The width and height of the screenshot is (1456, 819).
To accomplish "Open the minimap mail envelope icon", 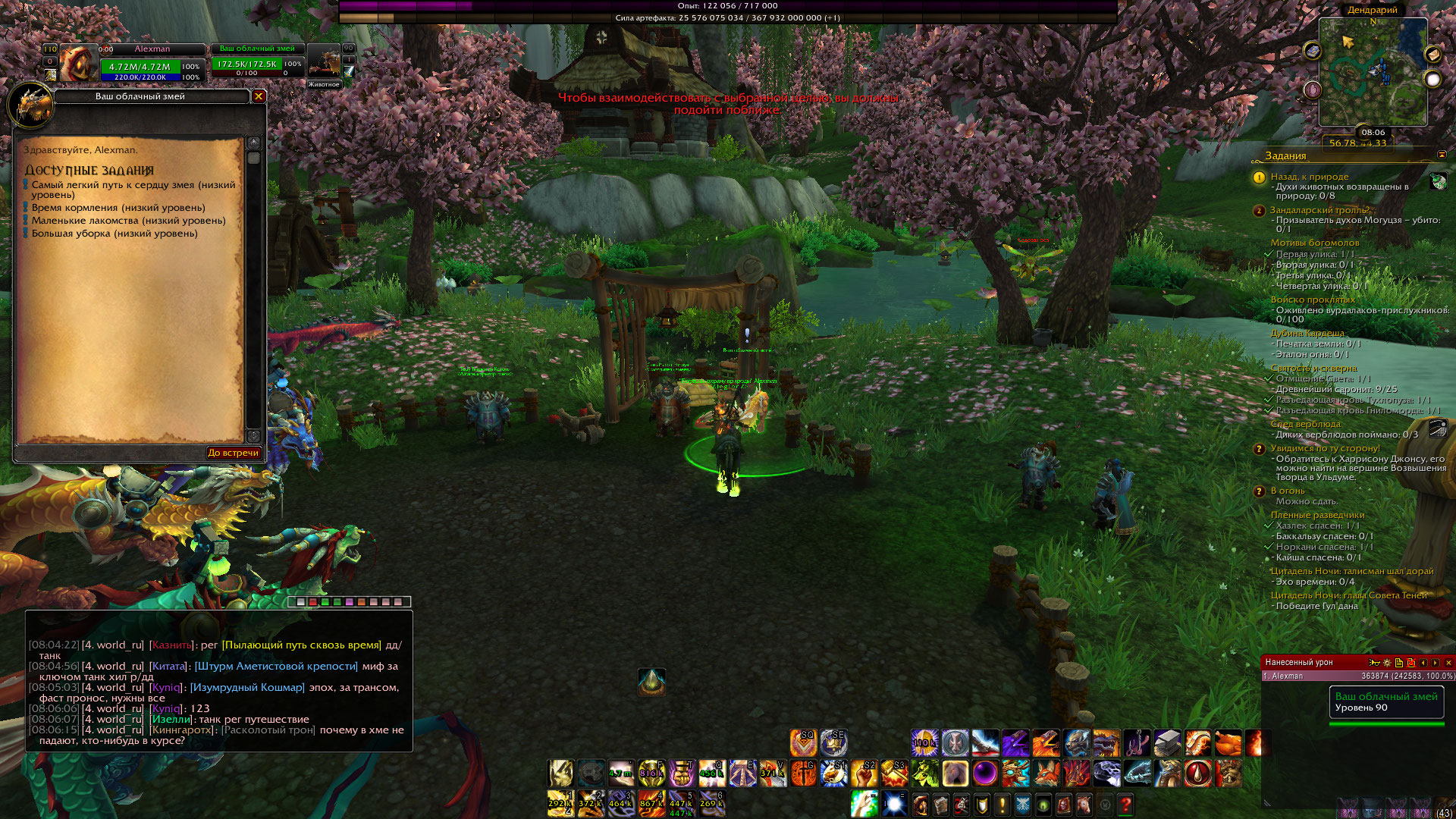I will (x=1432, y=55).
